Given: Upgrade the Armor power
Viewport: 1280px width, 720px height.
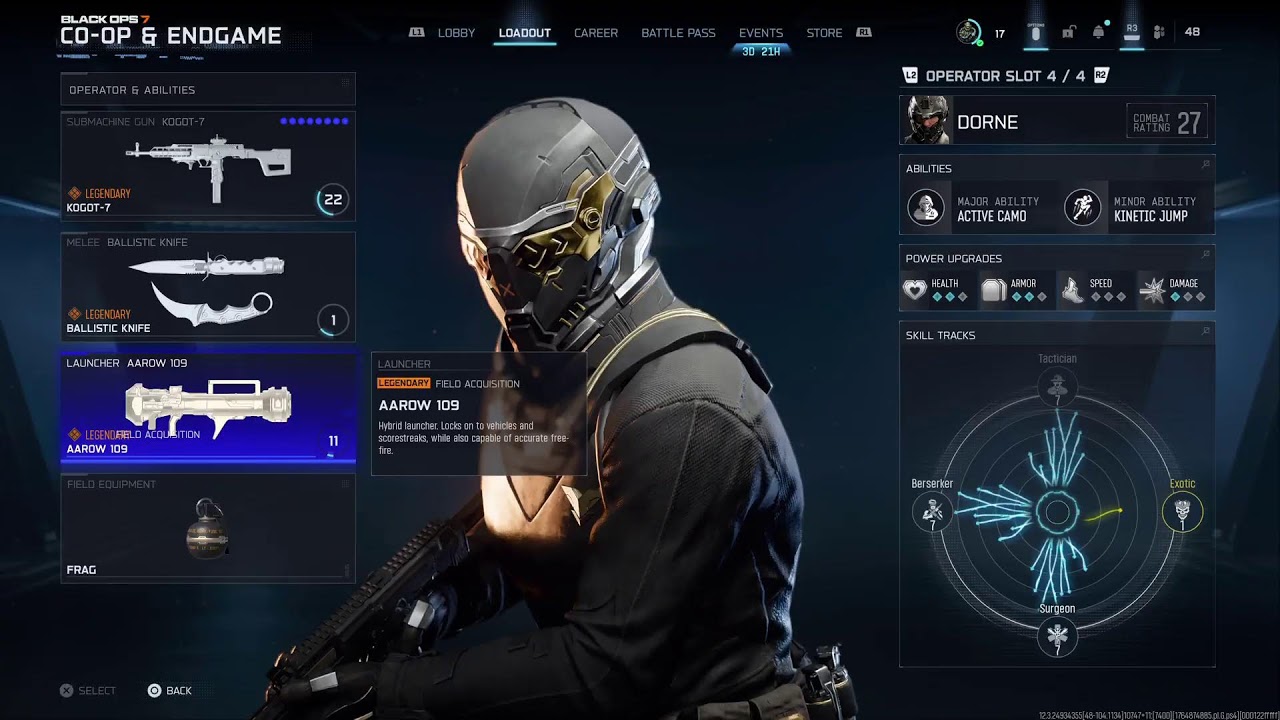Looking at the screenshot, I should pyautogui.click(x=1015, y=290).
